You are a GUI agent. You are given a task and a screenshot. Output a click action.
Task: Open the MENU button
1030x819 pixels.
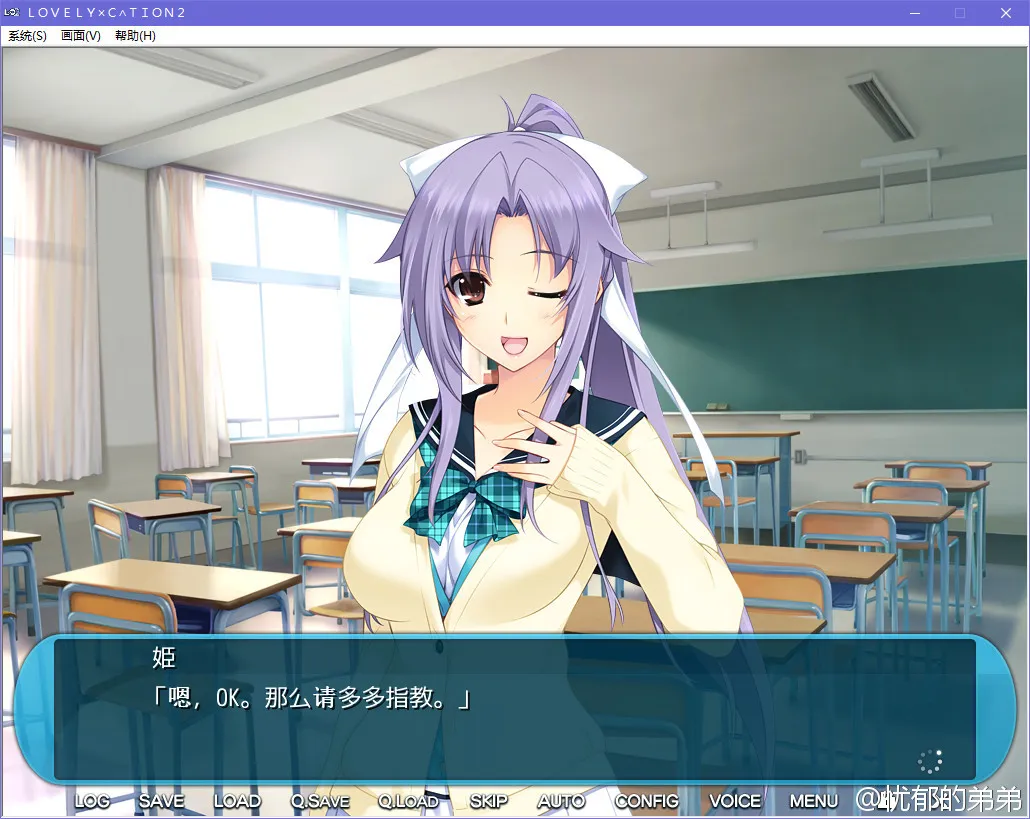(x=814, y=801)
